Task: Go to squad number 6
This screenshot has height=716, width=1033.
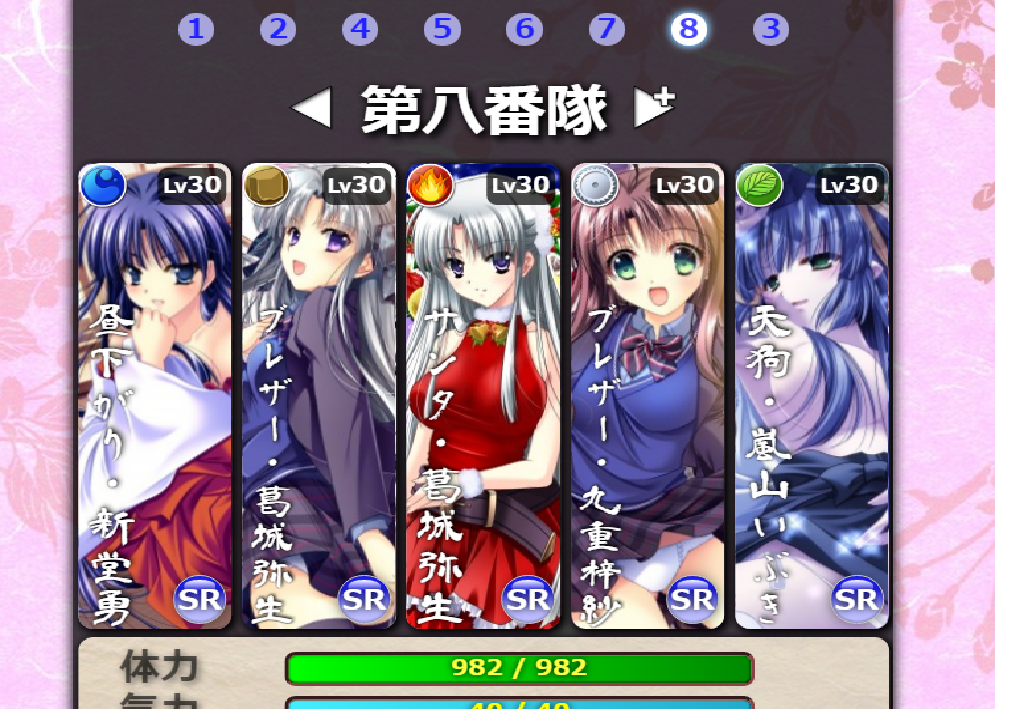Action: point(524,29)
